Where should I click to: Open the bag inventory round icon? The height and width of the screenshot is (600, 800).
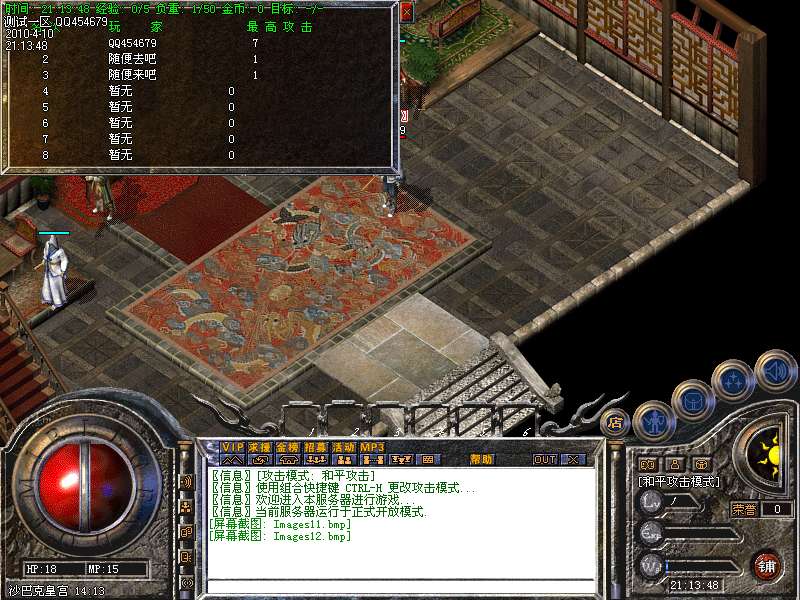click(x=692, y=399)
